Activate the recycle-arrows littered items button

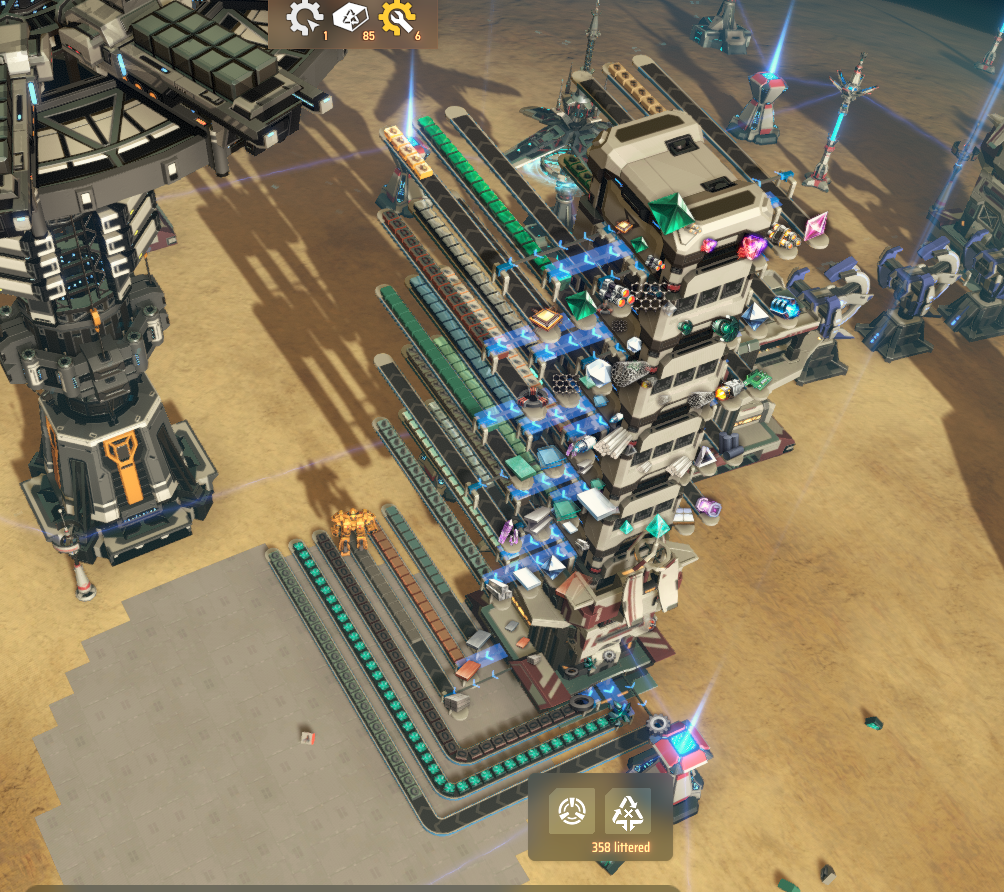coord(628,811)
